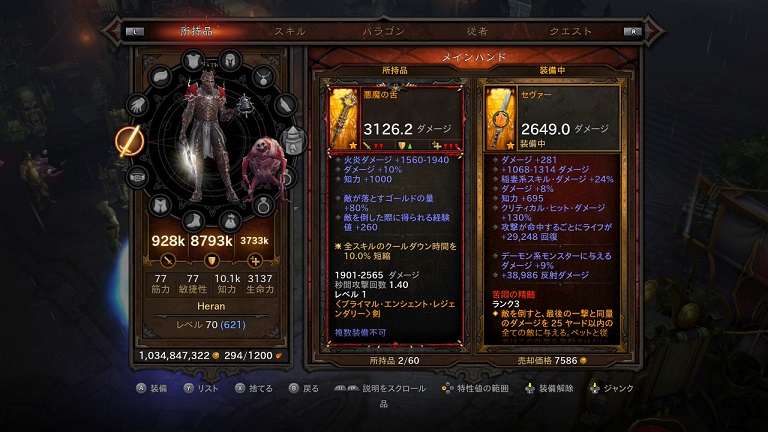Select the main hand sword slot
768x432 pixels.
click(x=130, y=142)
